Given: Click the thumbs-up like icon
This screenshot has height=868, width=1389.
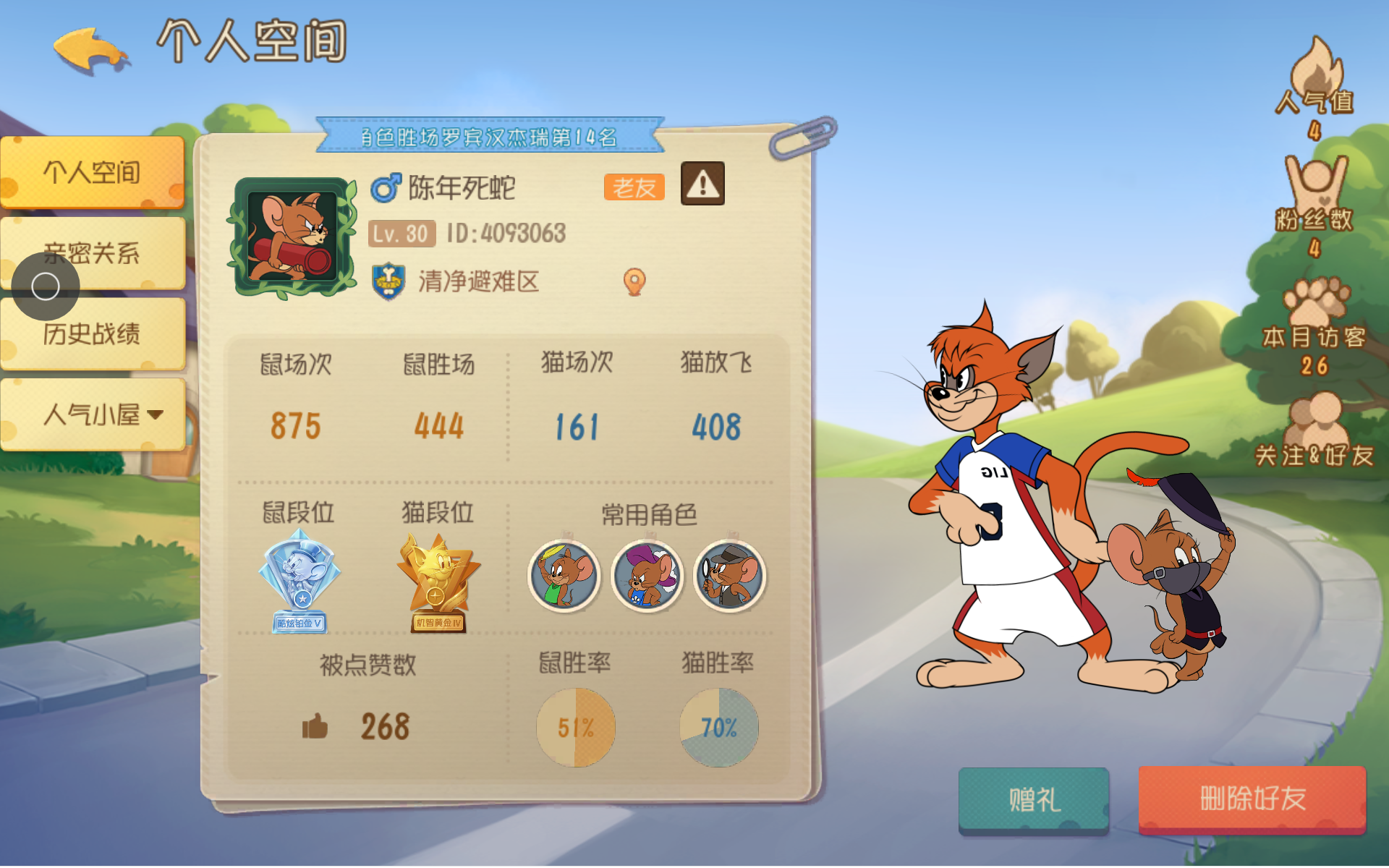Looking at the screenshot, I should tap(316, 726).
